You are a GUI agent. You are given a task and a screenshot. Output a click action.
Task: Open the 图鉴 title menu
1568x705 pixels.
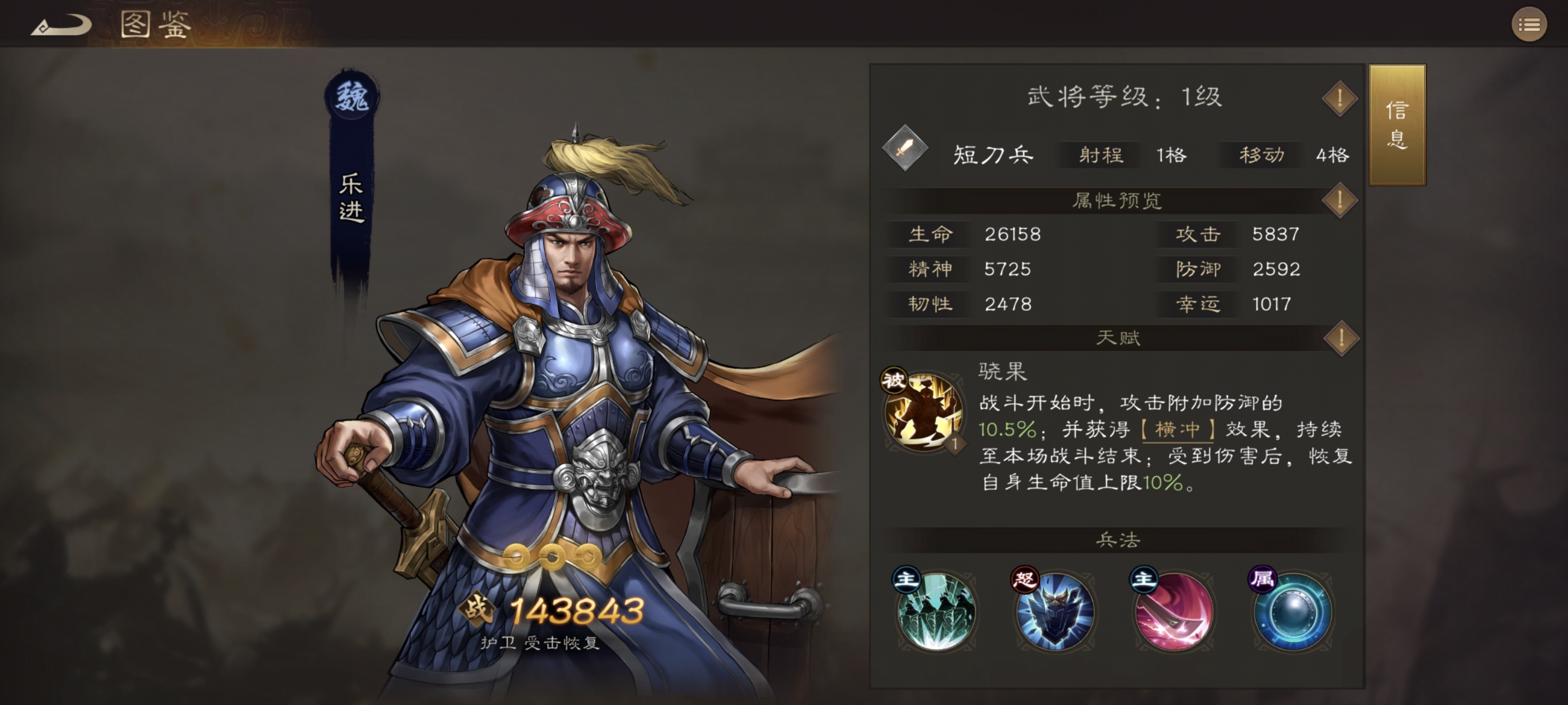(152, 25)
